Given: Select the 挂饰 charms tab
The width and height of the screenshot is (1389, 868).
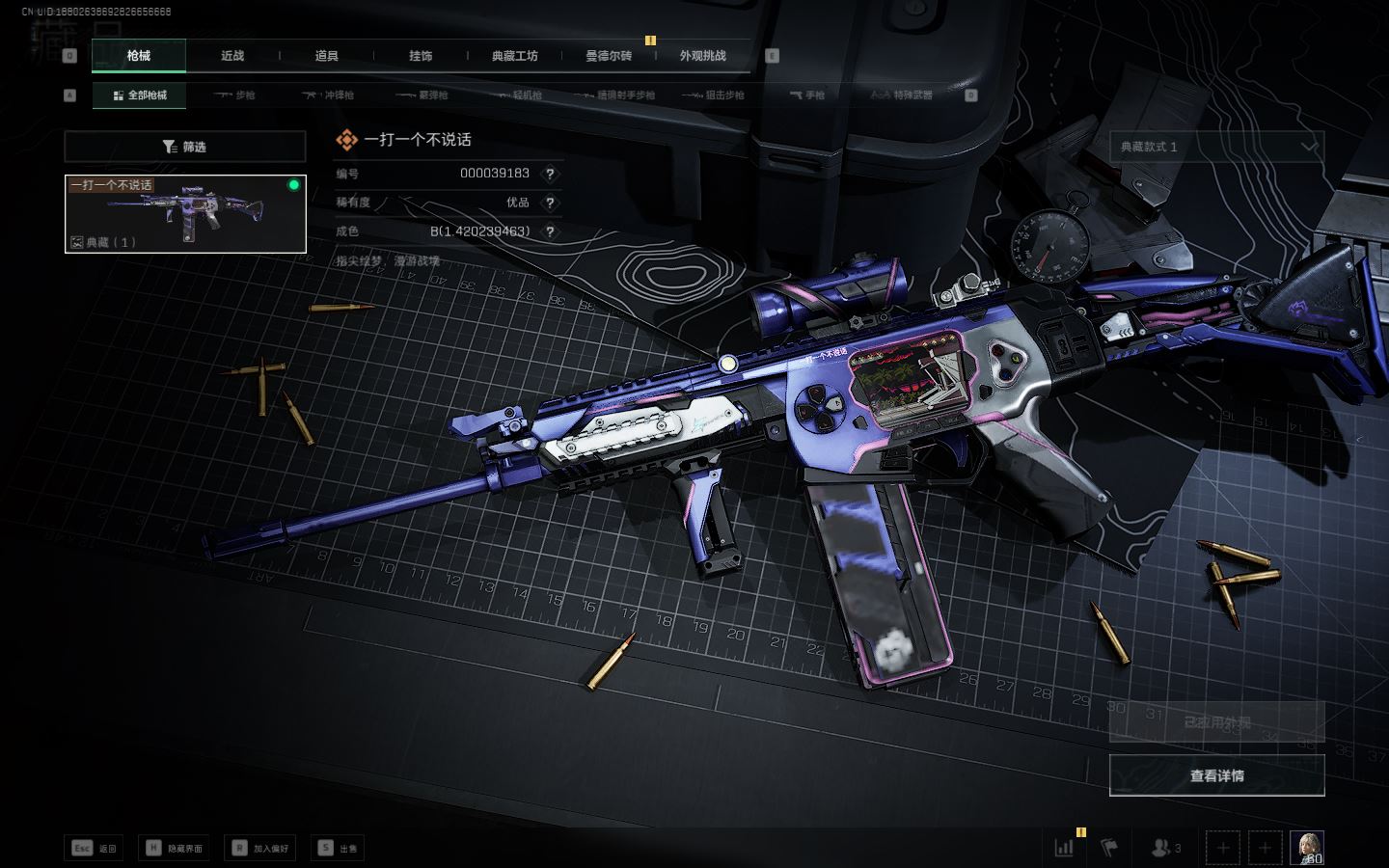Looking at the screenshot, I should pos(421,56).
